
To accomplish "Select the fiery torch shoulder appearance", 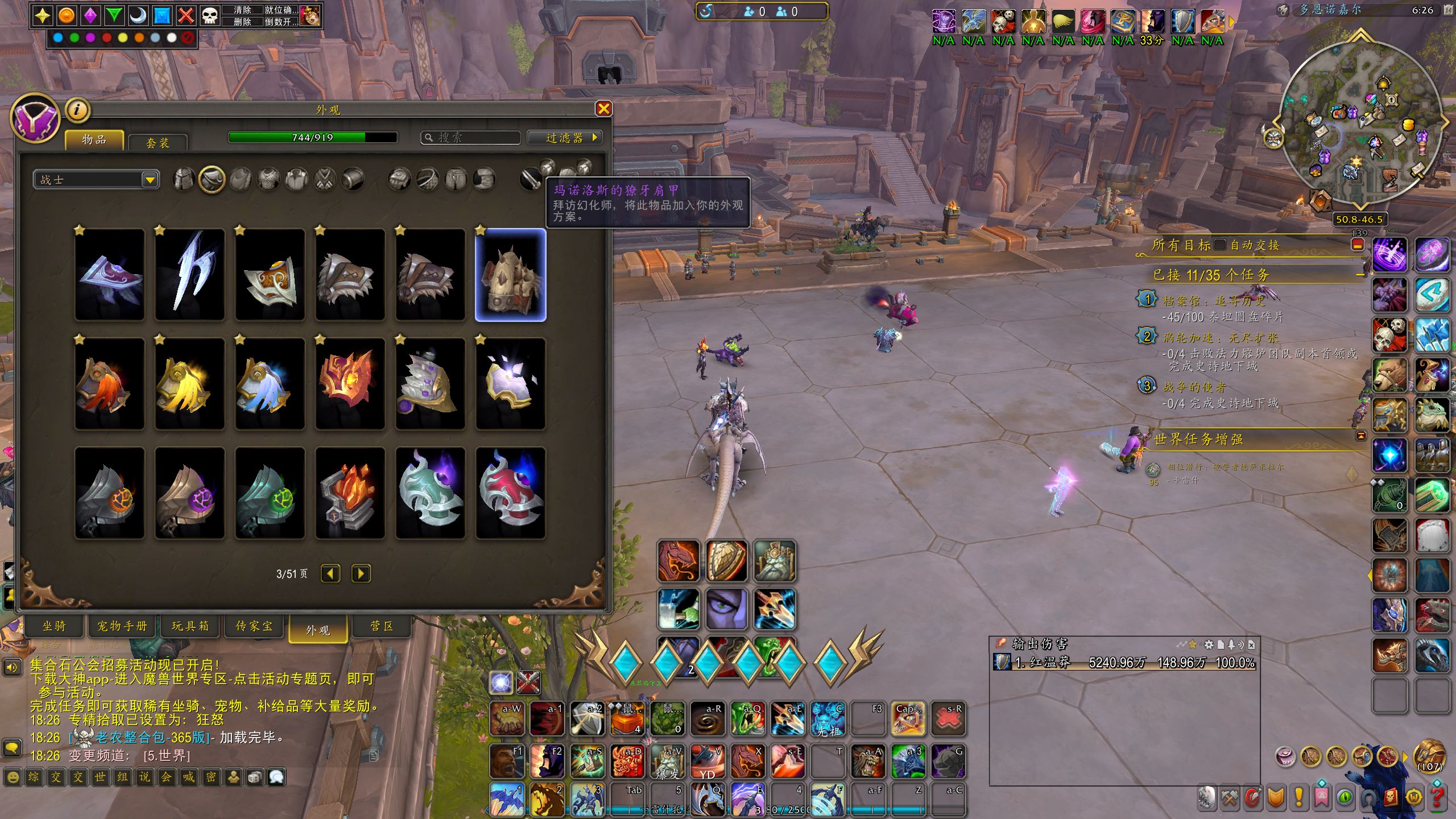I will (350, 493).
